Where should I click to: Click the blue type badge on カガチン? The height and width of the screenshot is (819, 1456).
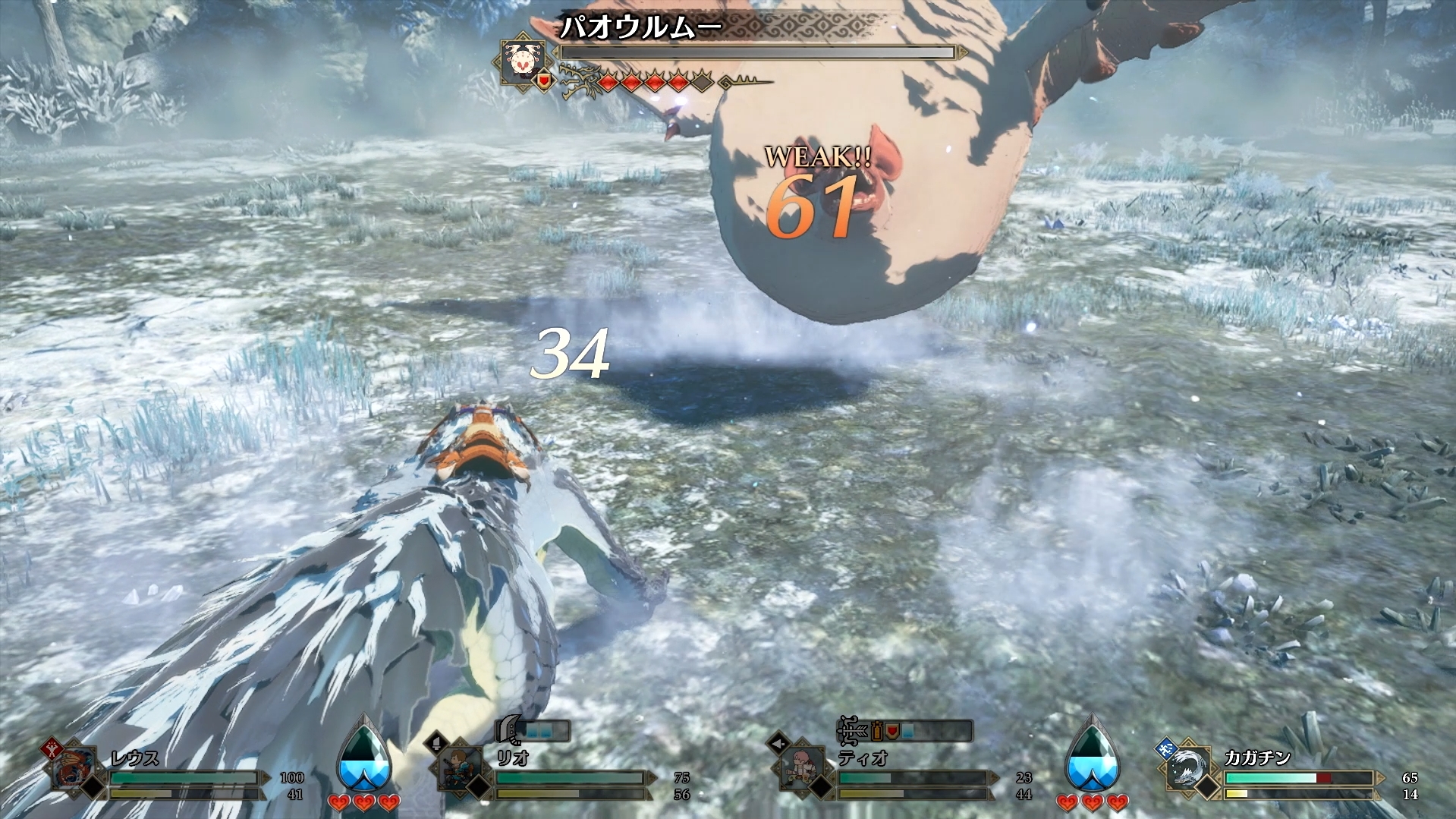(x=1165, y=748)
